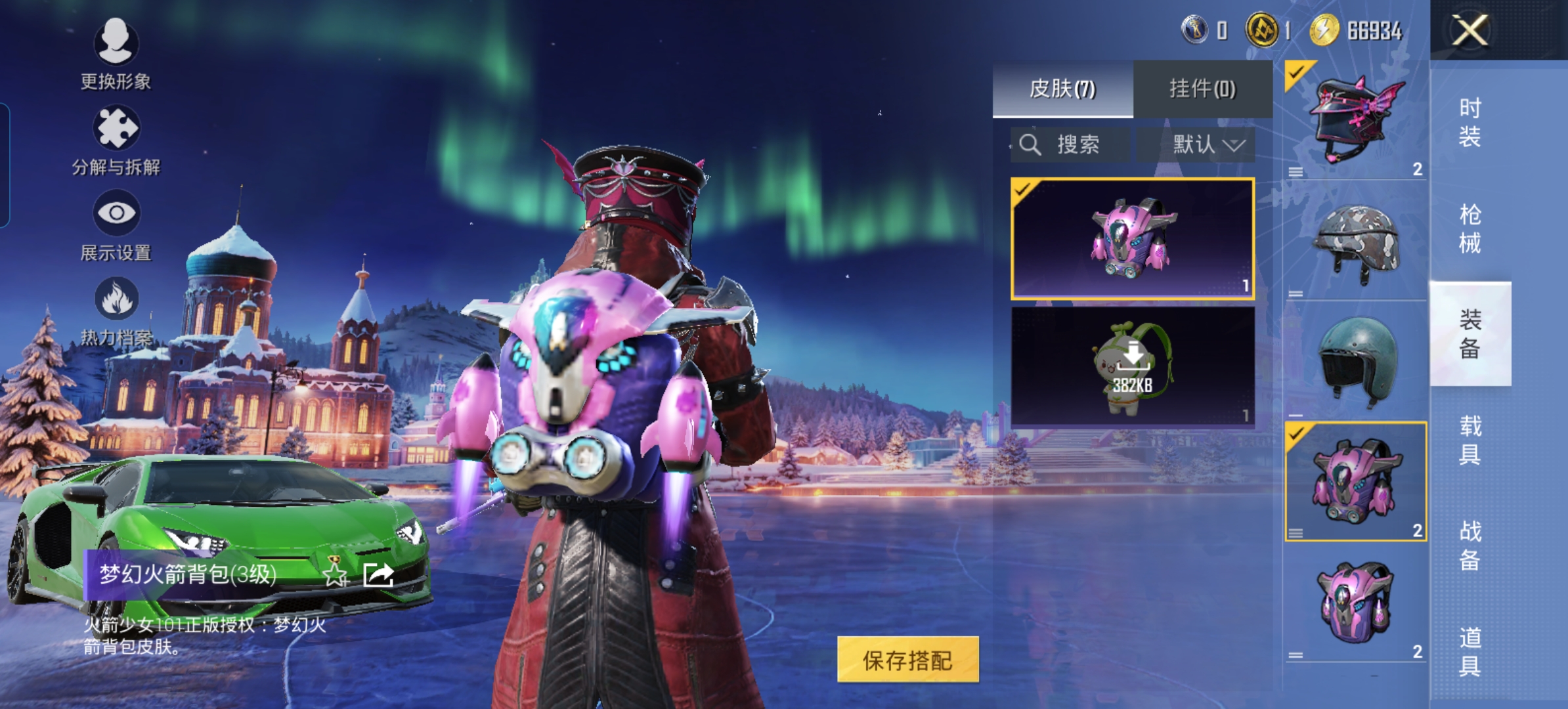Viewport: 1568px width, 709px height.
Task: Click the 搜索 search field
Action: click(1070, 144)
